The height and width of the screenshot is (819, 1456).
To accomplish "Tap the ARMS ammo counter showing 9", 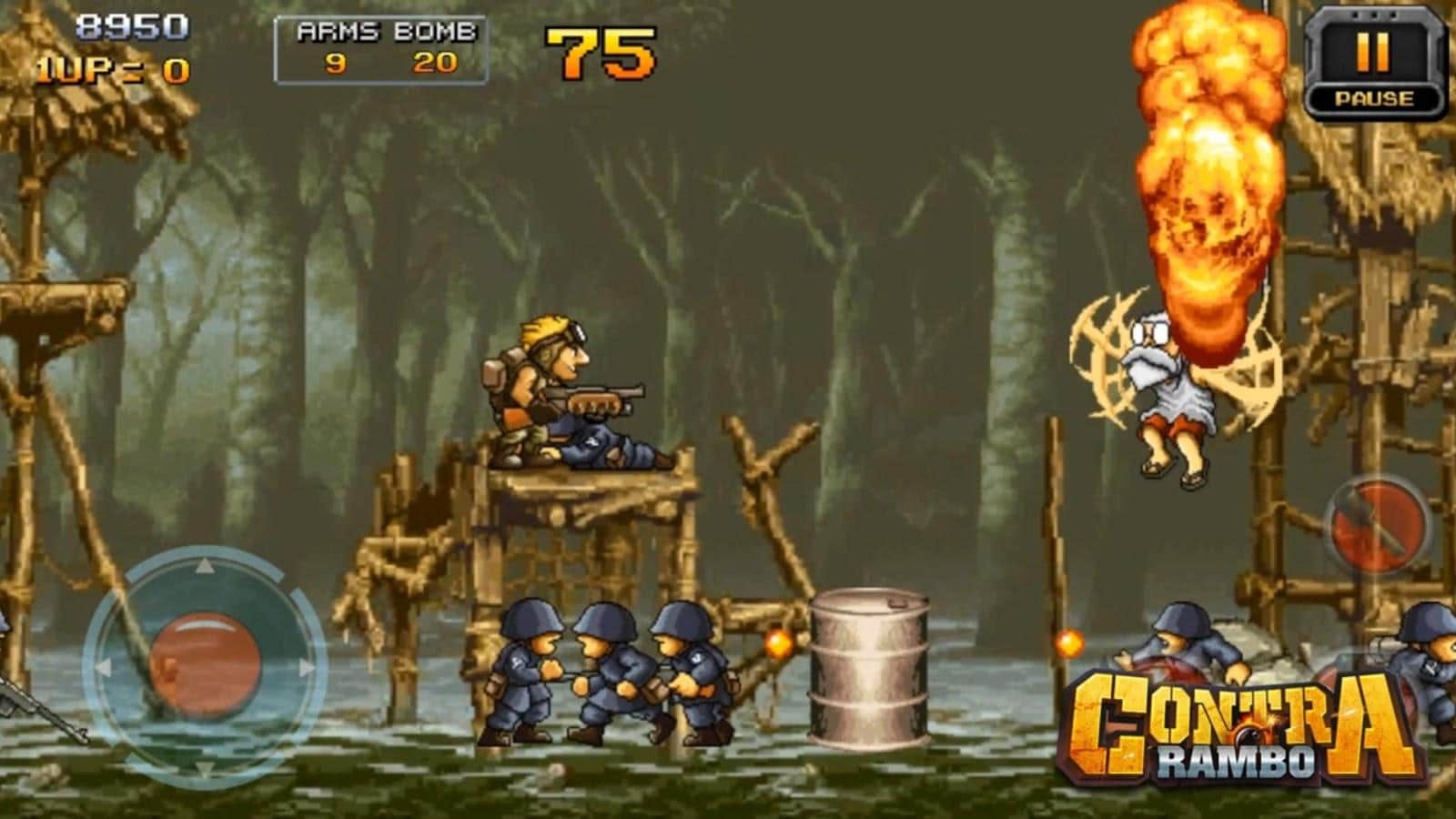I will tap(337, 64).
